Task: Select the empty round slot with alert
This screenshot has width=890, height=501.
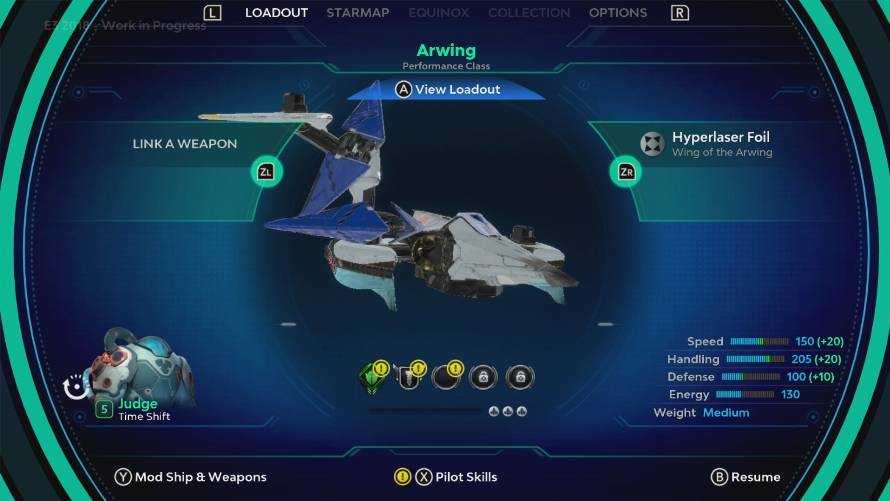Action: pos(445,377)
